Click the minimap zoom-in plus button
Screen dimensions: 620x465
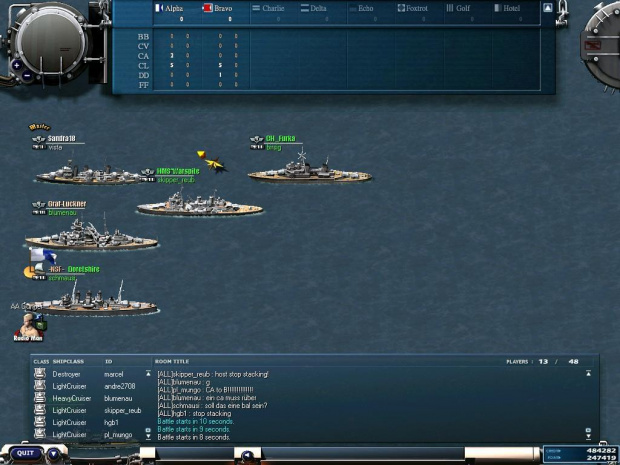coord(15,65)
